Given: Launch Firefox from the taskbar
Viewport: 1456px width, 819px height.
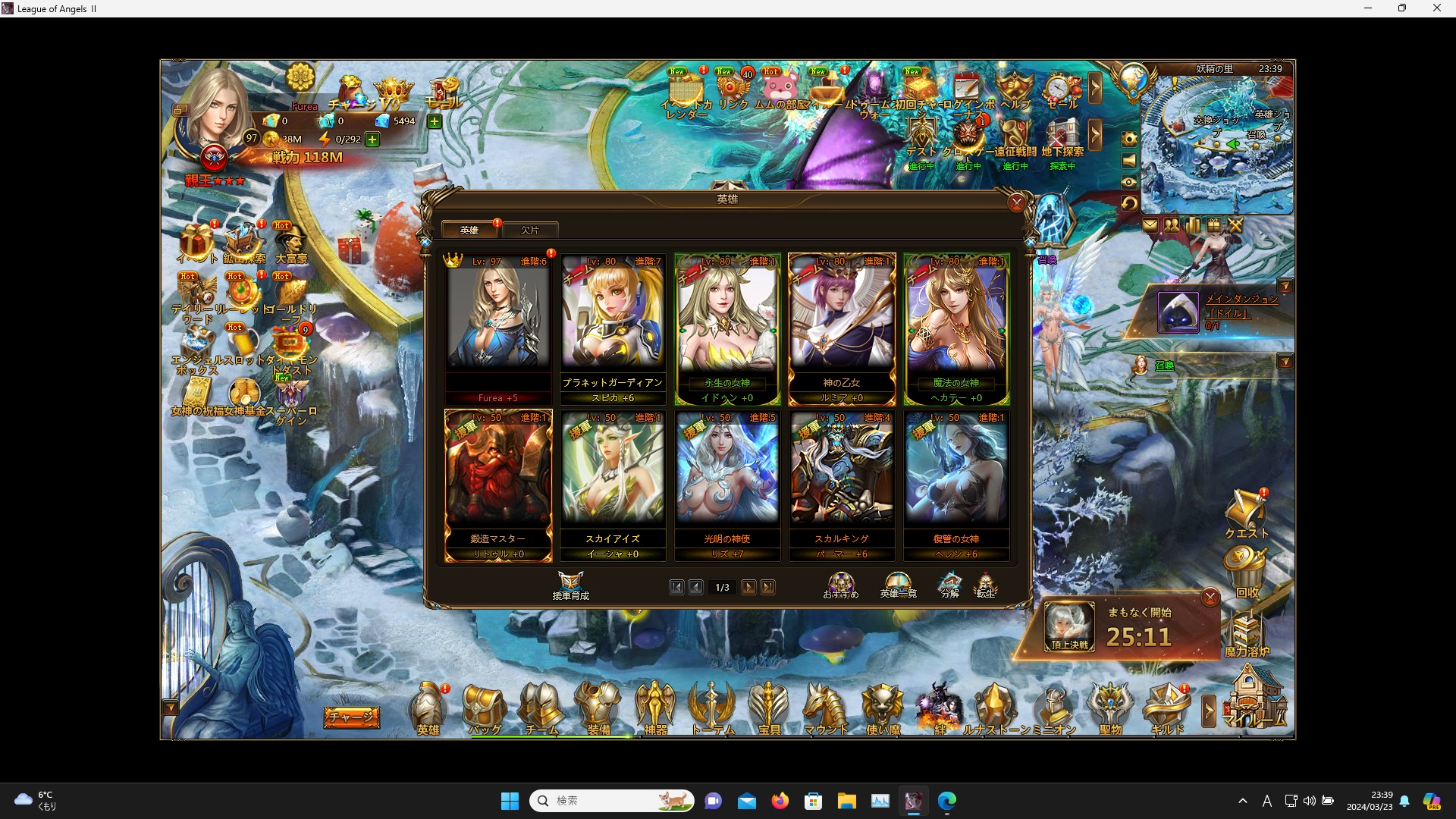Looking at the screenshot, I should click(780, 800).
